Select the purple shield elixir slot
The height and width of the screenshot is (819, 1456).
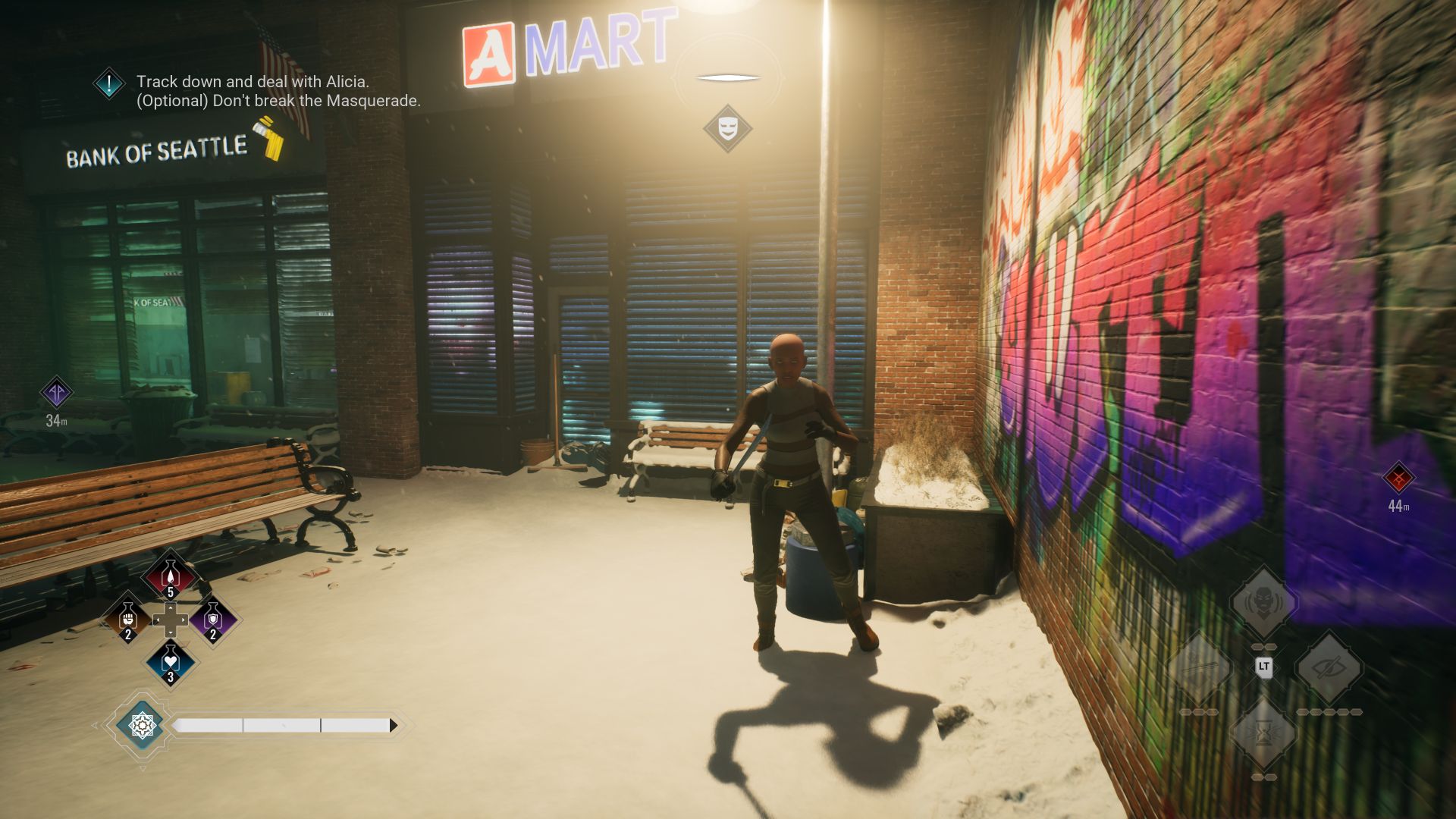coord(213,620)
